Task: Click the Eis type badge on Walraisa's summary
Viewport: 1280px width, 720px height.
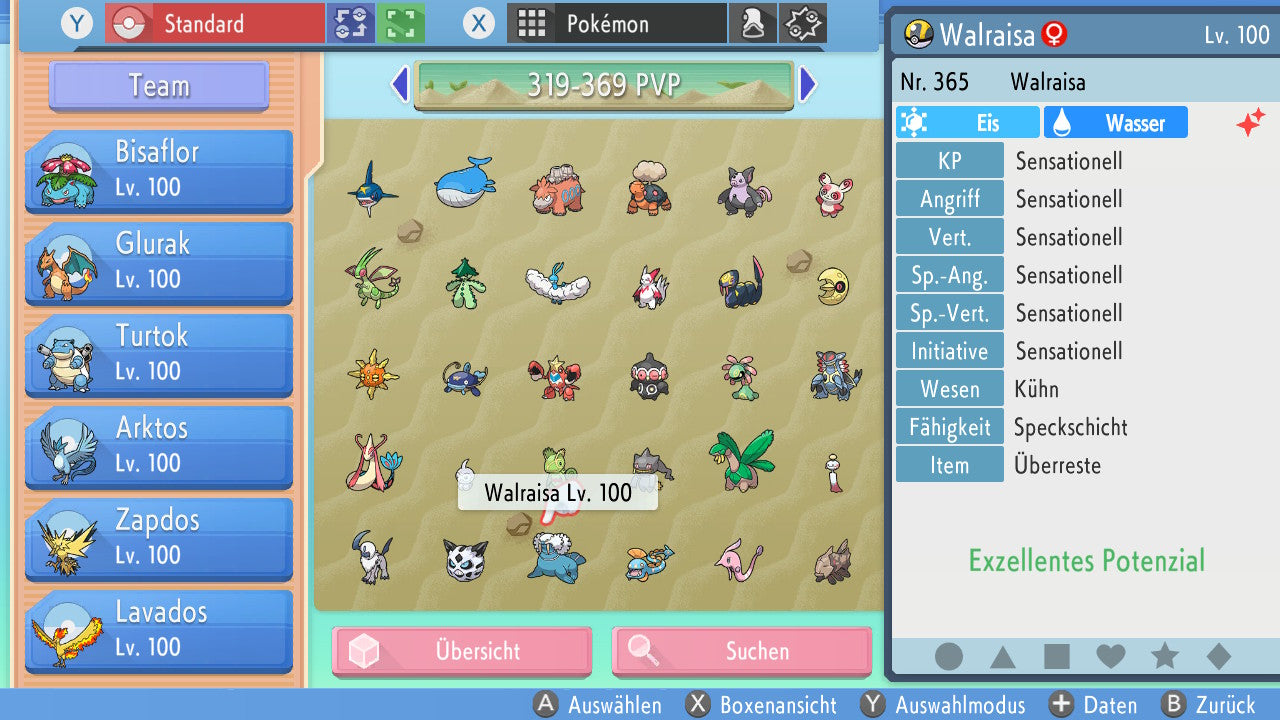Action: [967, 122]
